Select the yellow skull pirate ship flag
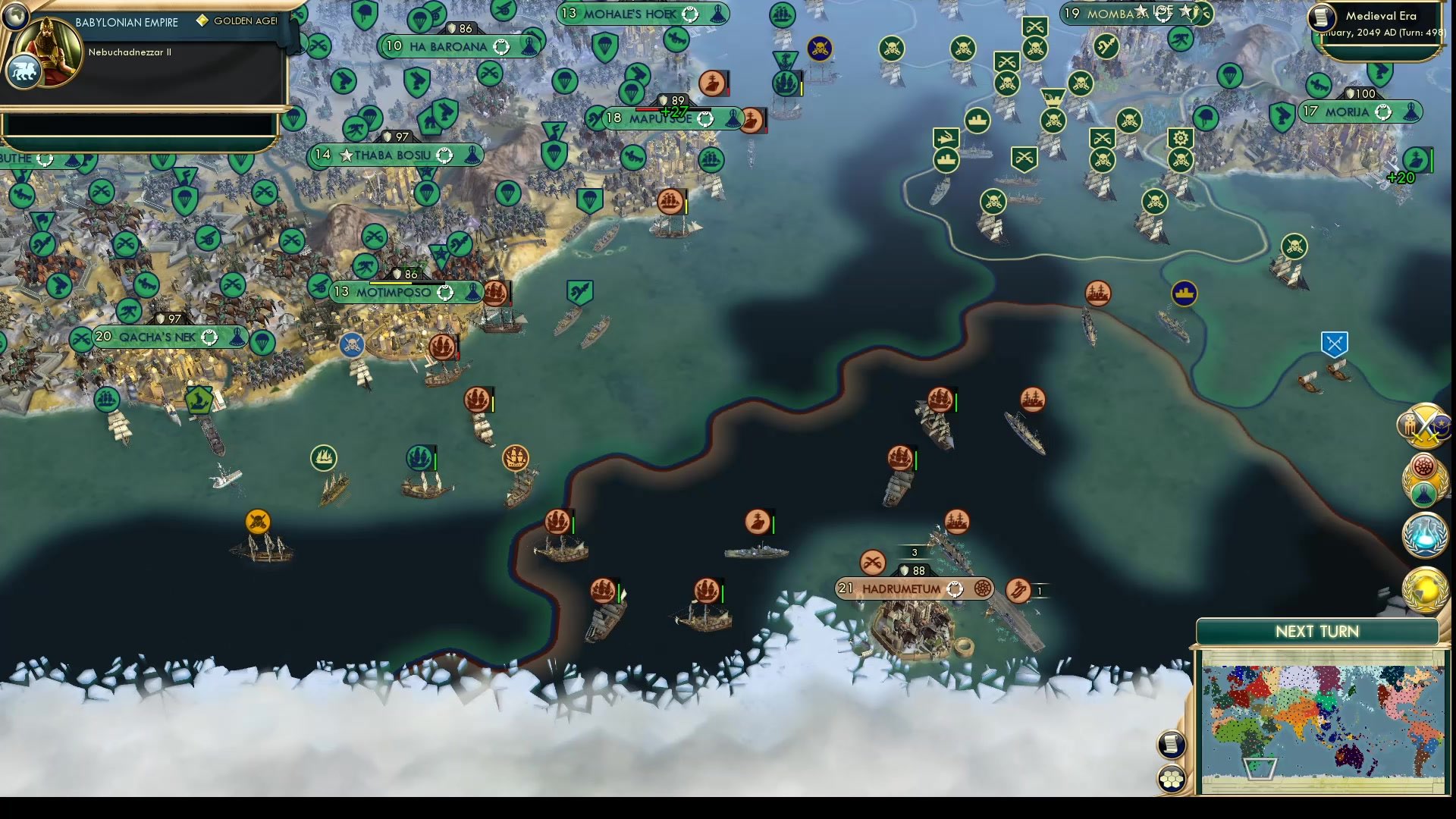Viewport: 1456px width, 819px height. (259, 521)
